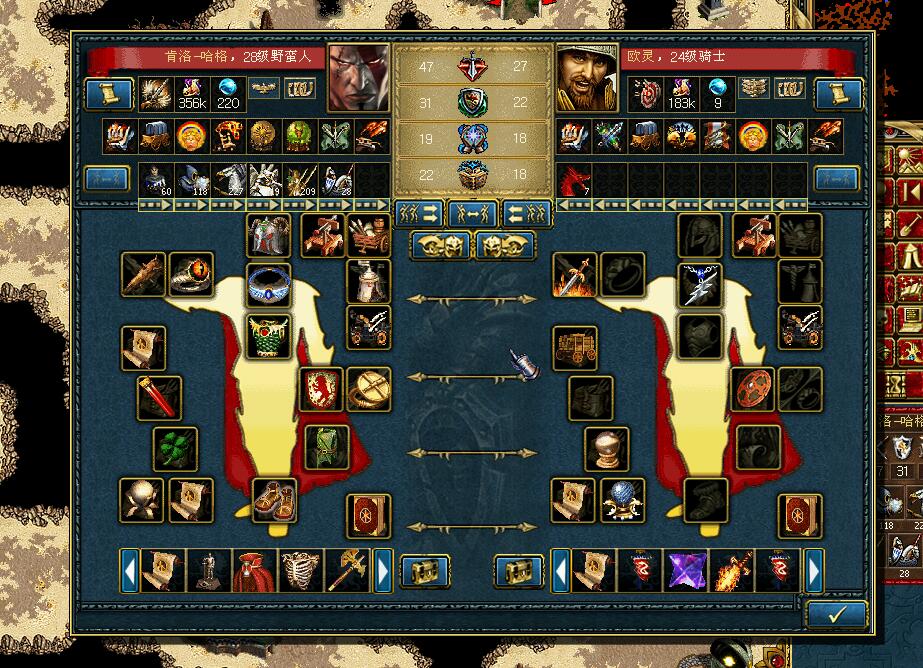The width and height of the screenshot is (923, 668).
Task: Click the left backpack treasure chest button
Action: point(425,571)
